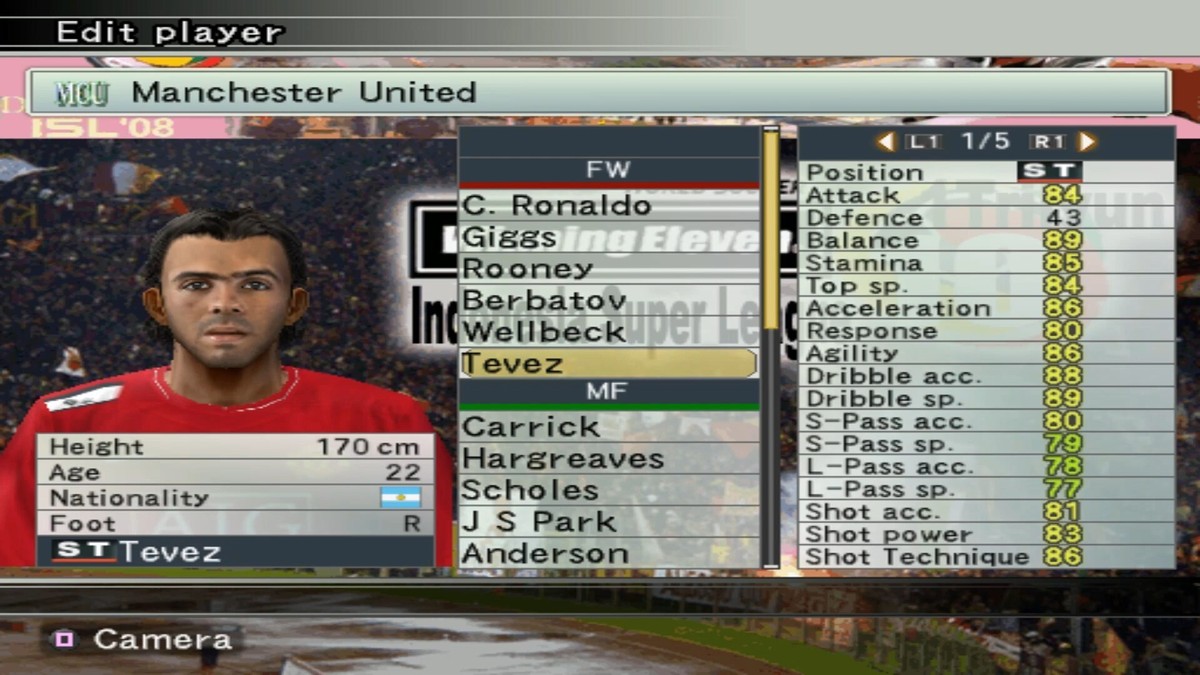Select the Position ST row

point(985,172)
